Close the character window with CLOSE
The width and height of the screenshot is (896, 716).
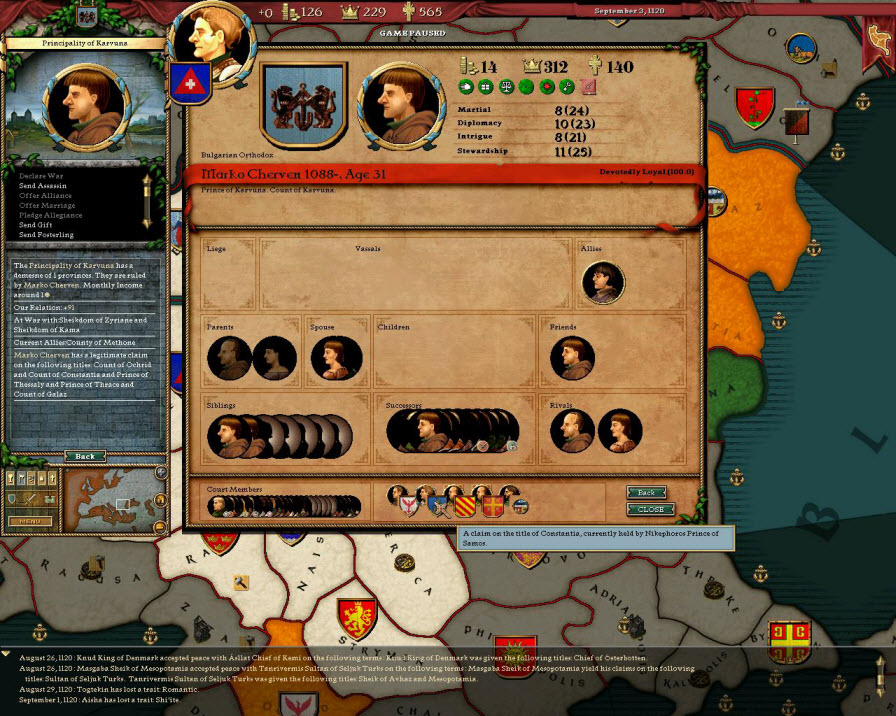coord(650,509)
